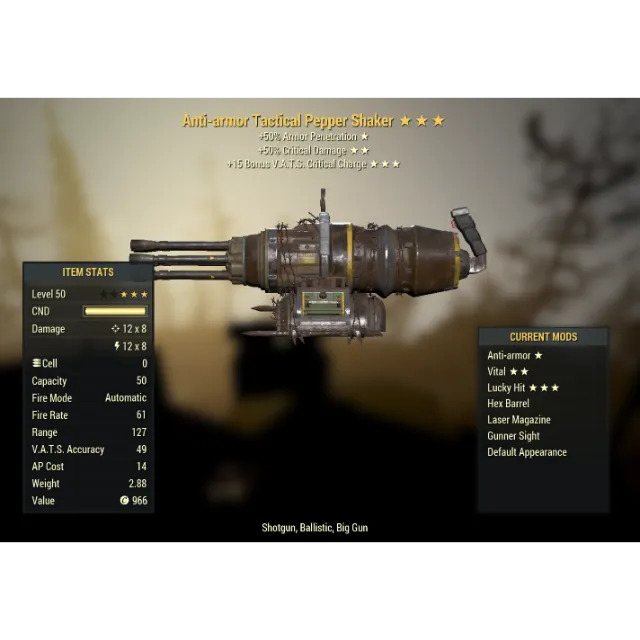The image size is (640, 640).
Task: Select the Default Appearance entry
Action: tap(526, 452)
